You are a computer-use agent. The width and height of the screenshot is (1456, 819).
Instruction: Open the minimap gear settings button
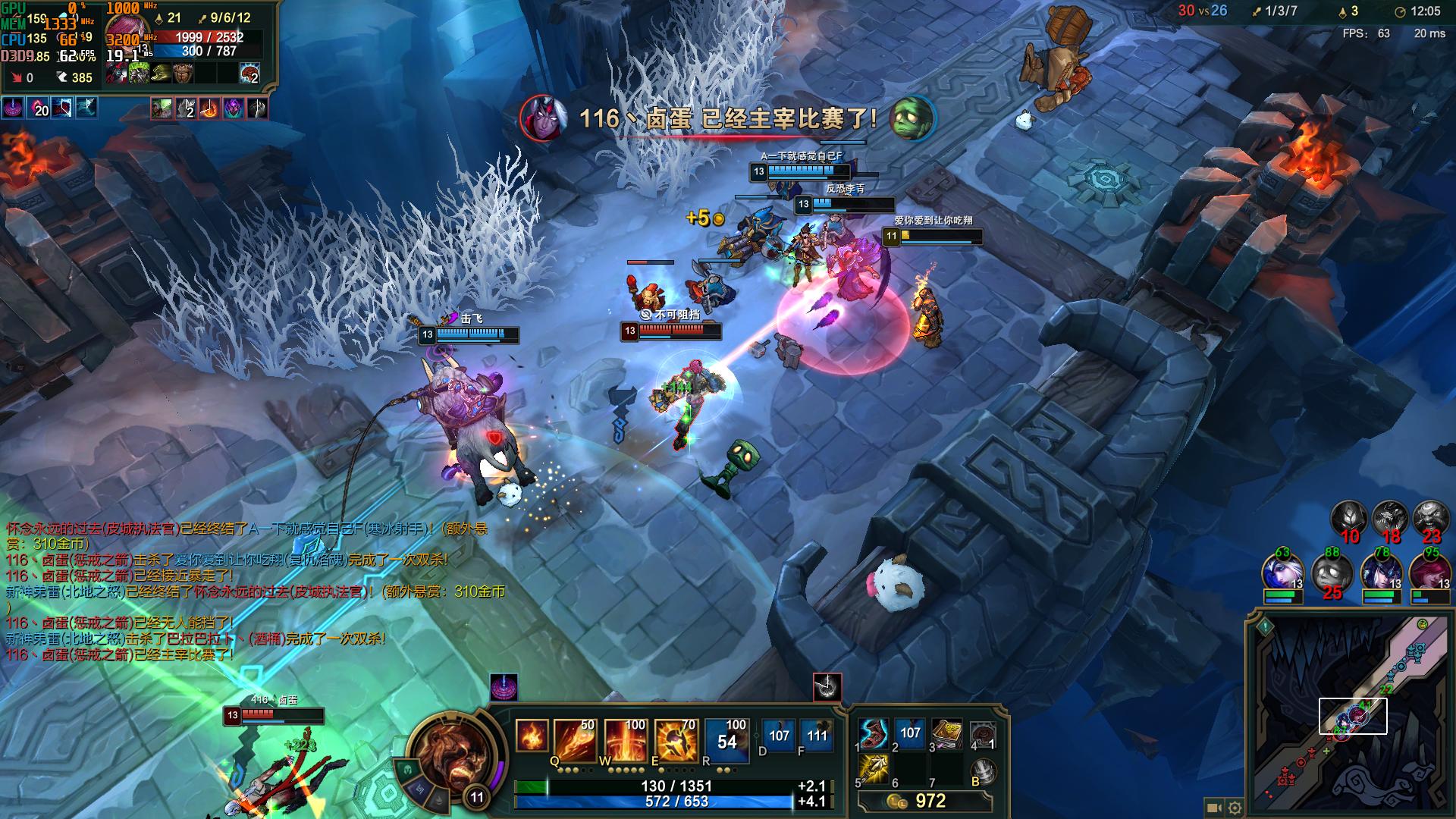point(1235,808)
